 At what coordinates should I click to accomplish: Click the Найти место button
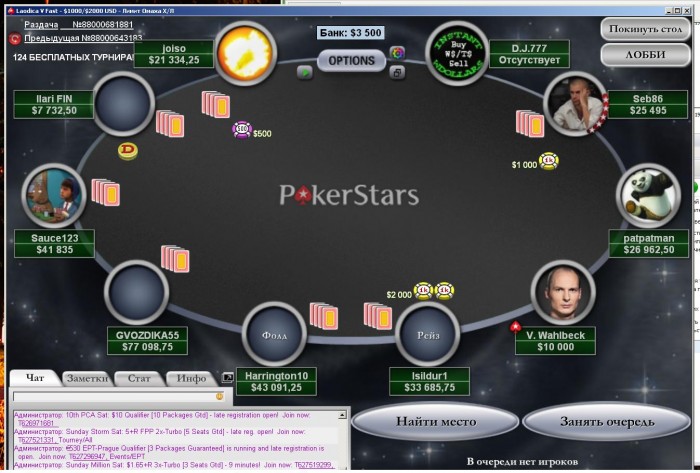434,421
